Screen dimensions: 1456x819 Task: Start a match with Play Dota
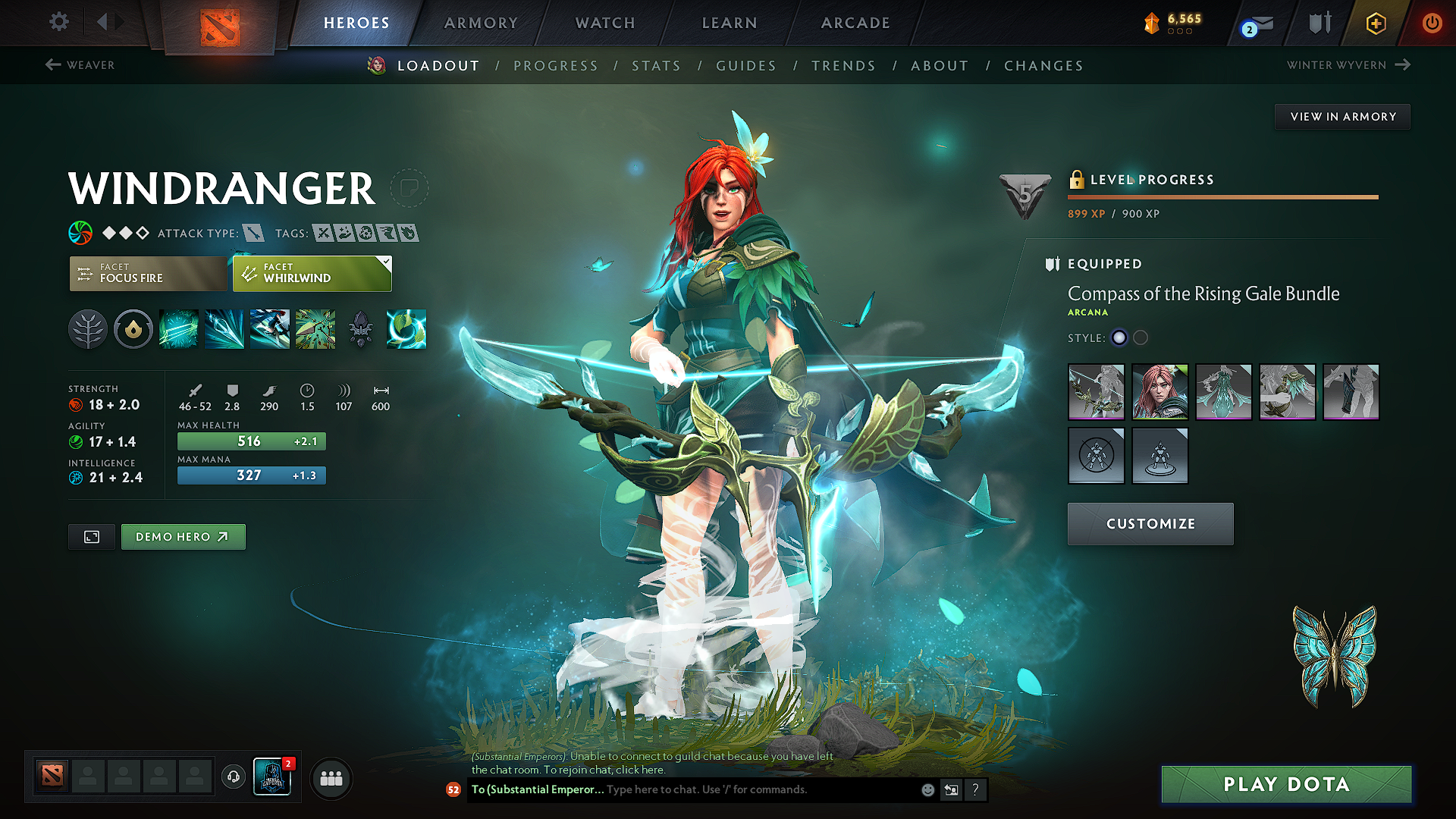click(1286, 784)
